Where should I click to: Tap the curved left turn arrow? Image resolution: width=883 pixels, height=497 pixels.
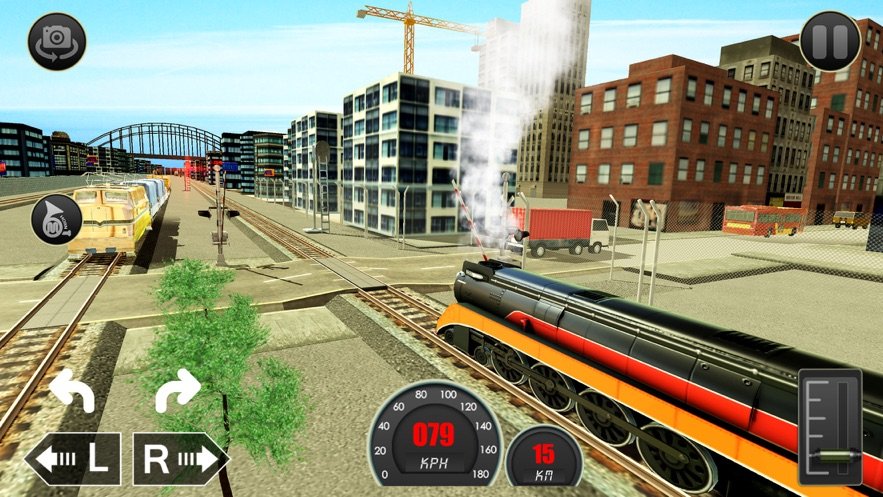point(71,390)
